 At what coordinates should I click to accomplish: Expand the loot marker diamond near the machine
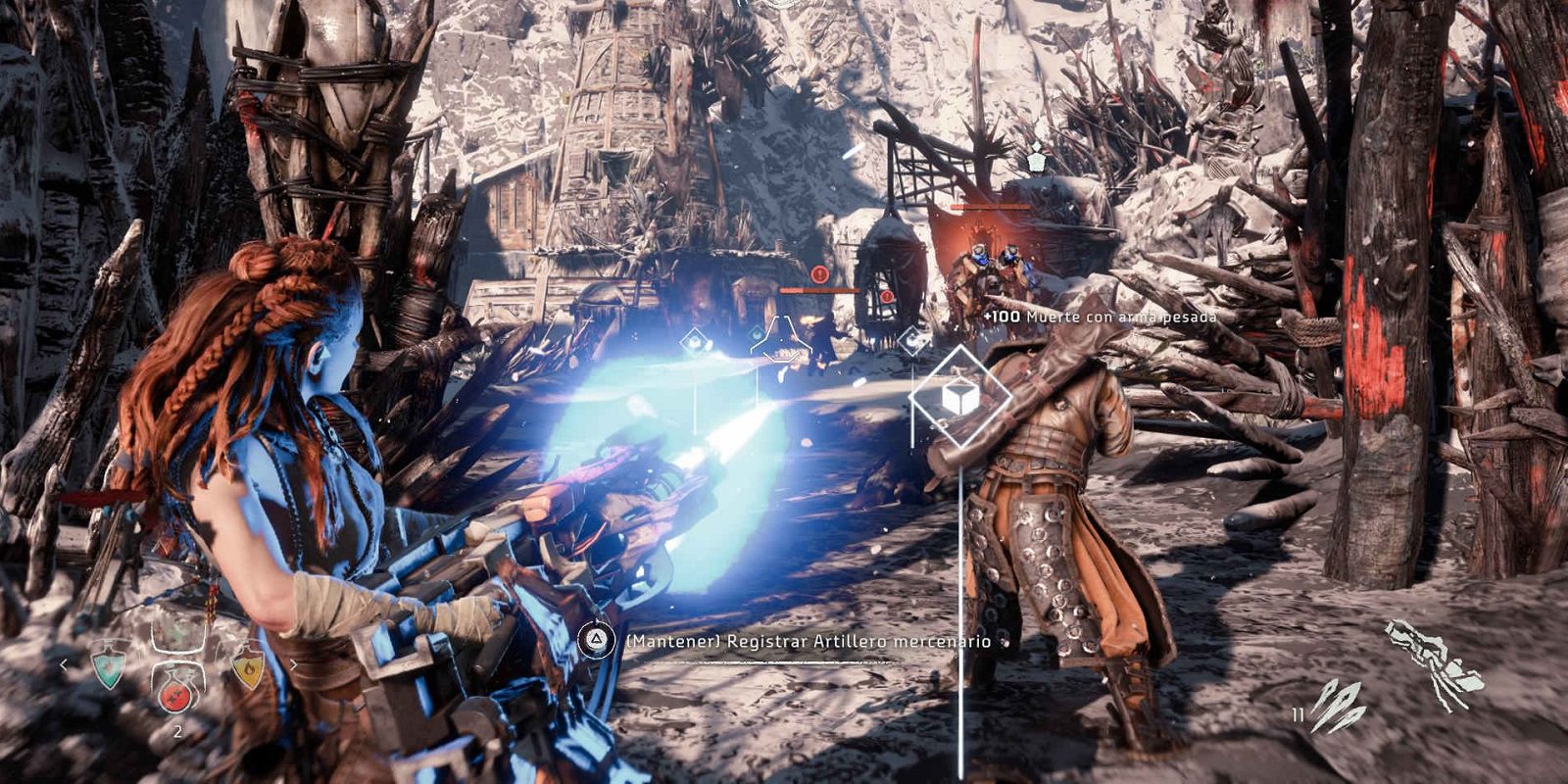coord(913,339)
